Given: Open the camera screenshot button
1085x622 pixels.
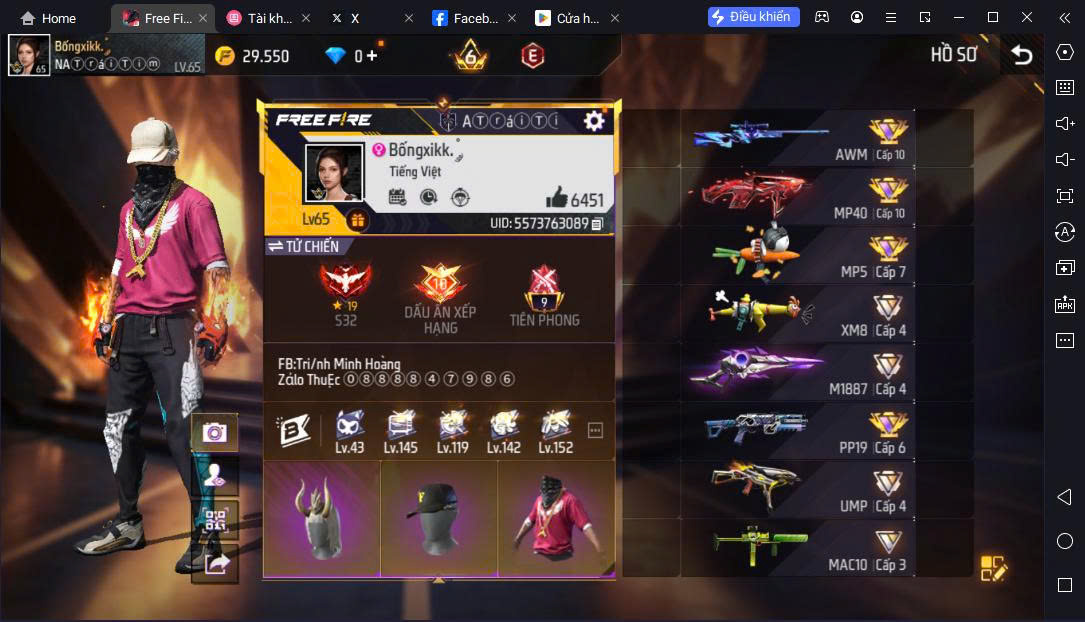Looking at the screenshot, I should [x=215, y=432].
